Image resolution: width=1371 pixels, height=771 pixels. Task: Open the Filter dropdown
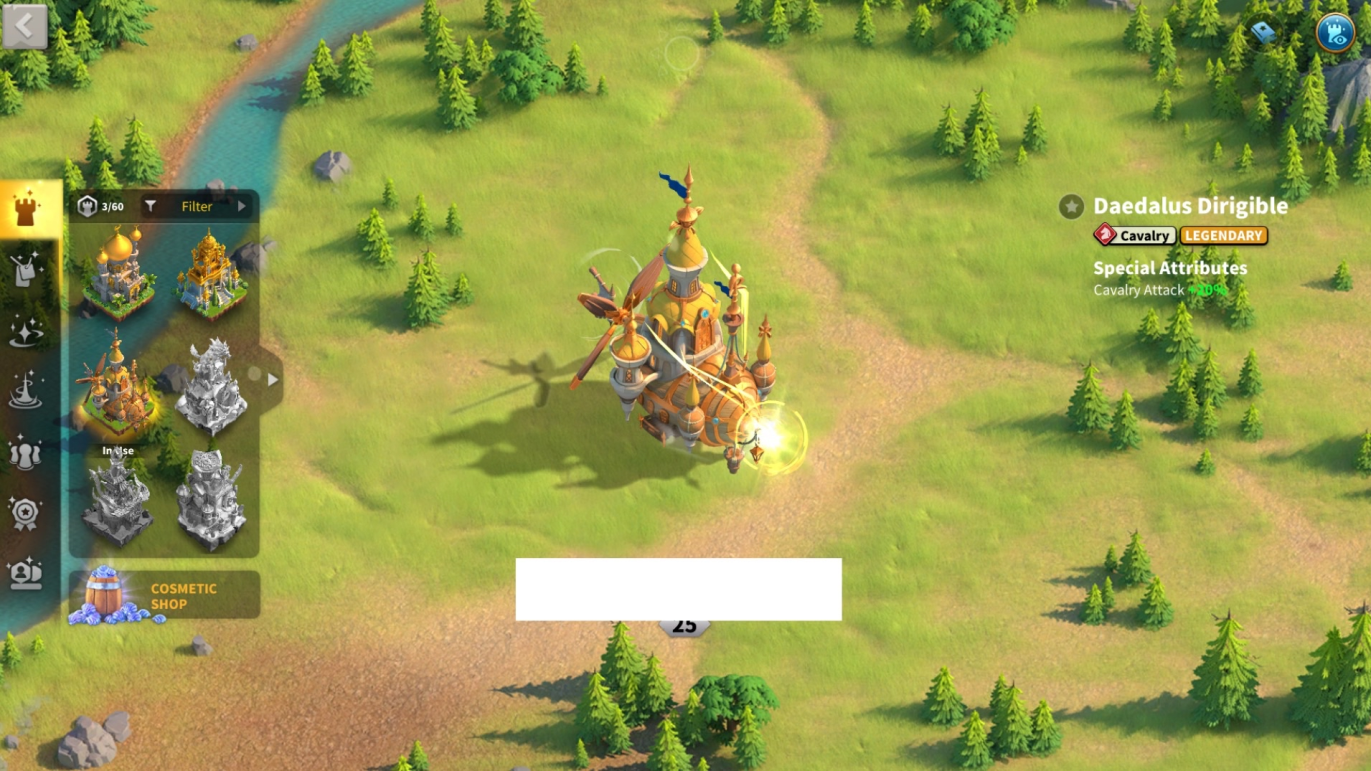pos(197,207)
